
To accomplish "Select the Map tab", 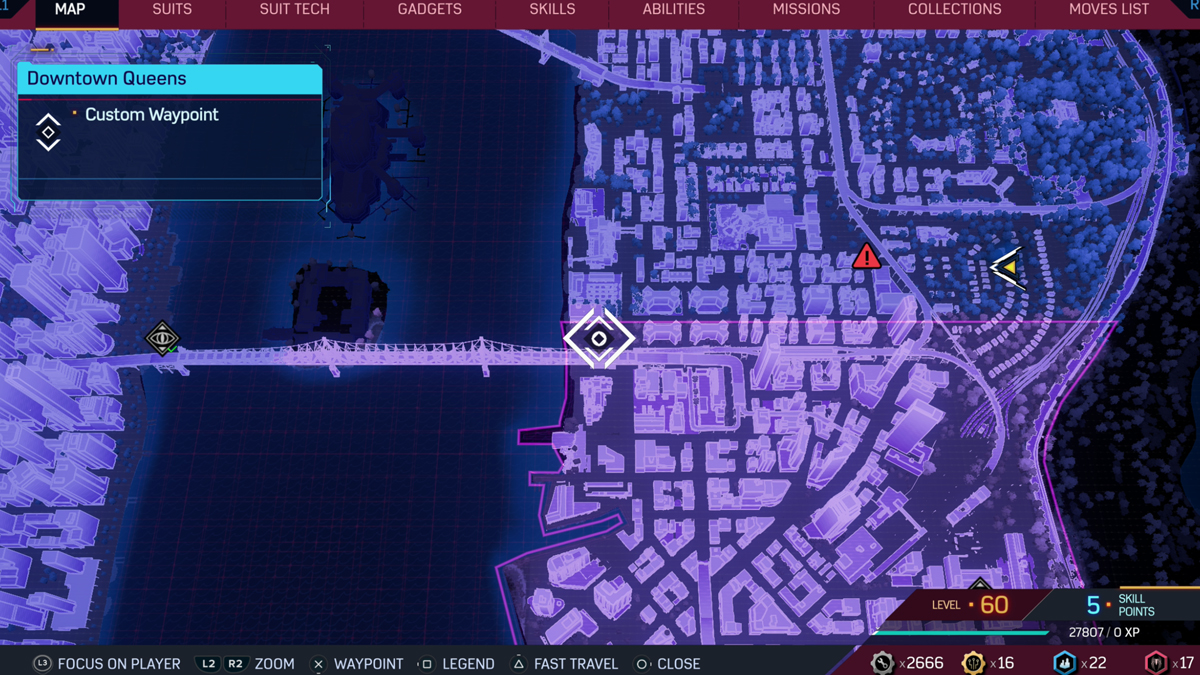I will pos(70,10).
